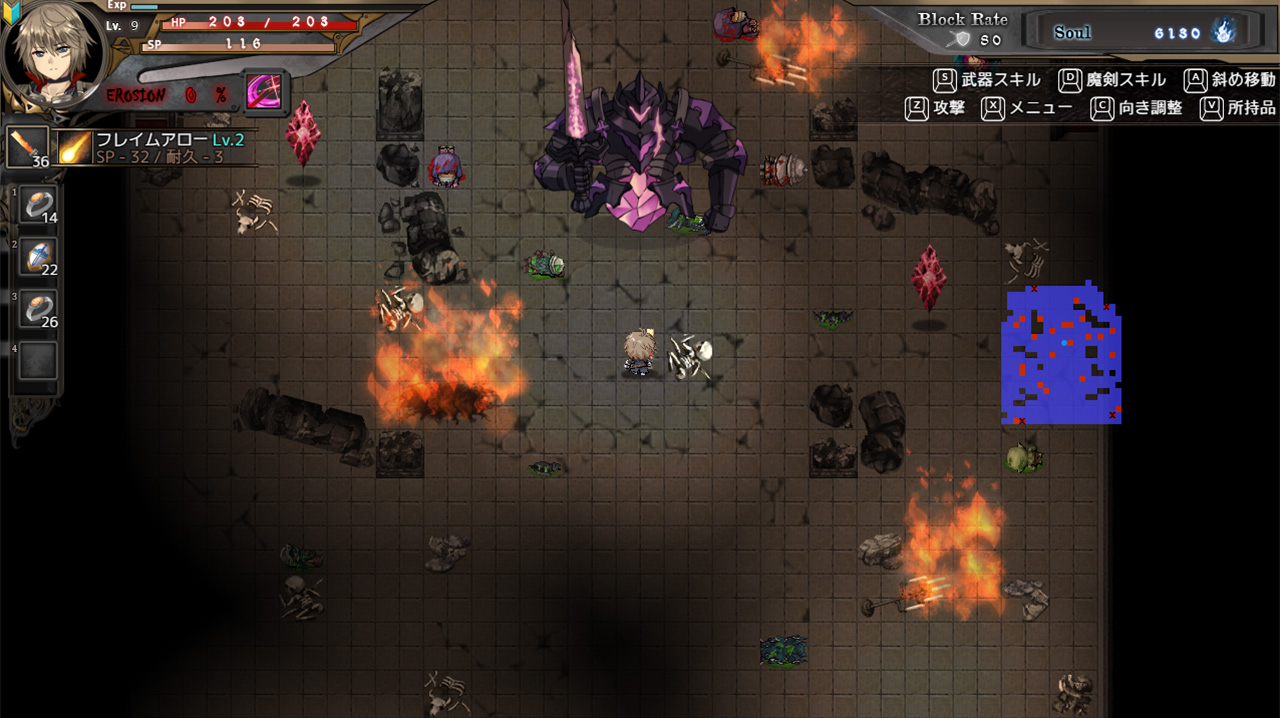Select the flaming sword weapon slot
The image size is (1280, 718).
click(x=27, y=146)
